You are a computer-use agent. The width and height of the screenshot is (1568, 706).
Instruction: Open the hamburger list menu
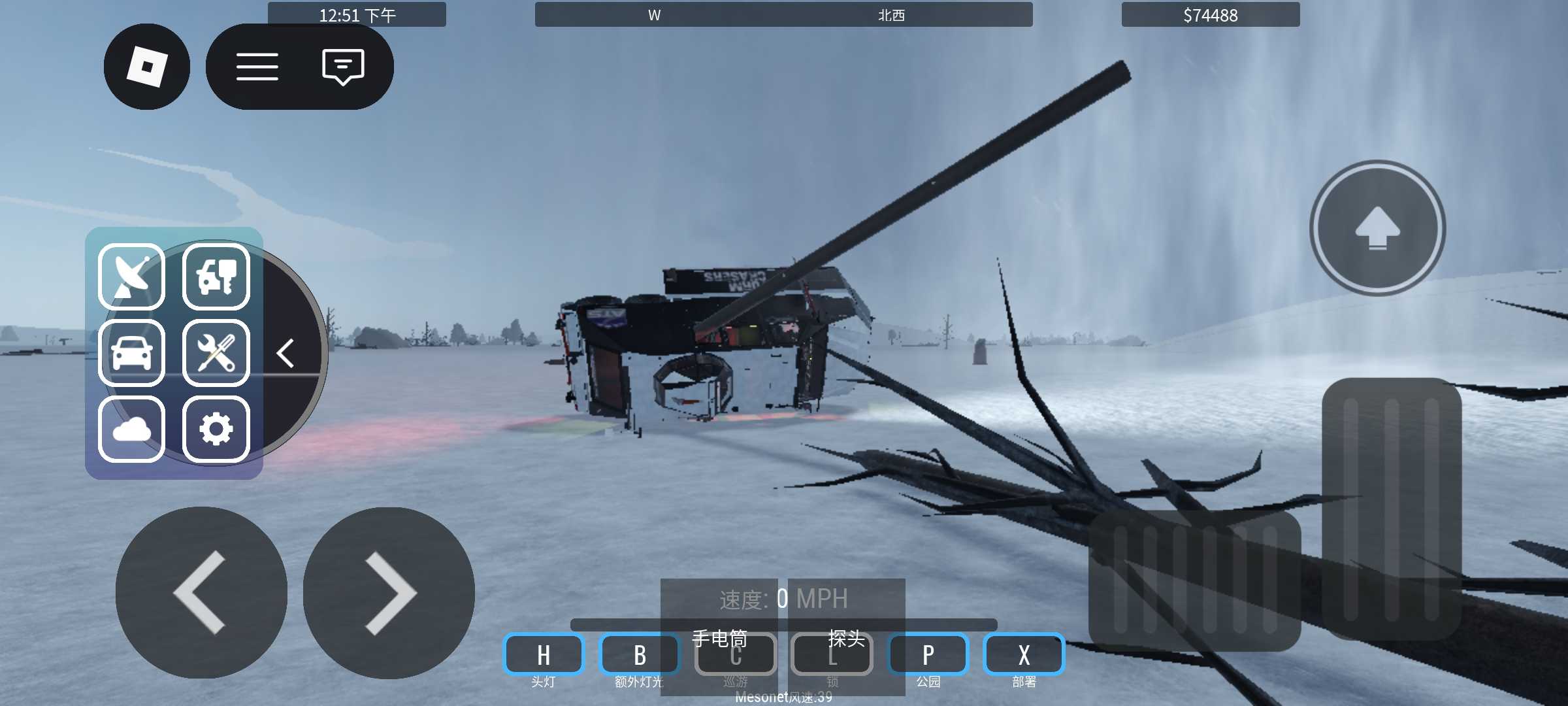pyautogui.click(x=257, y=67)
